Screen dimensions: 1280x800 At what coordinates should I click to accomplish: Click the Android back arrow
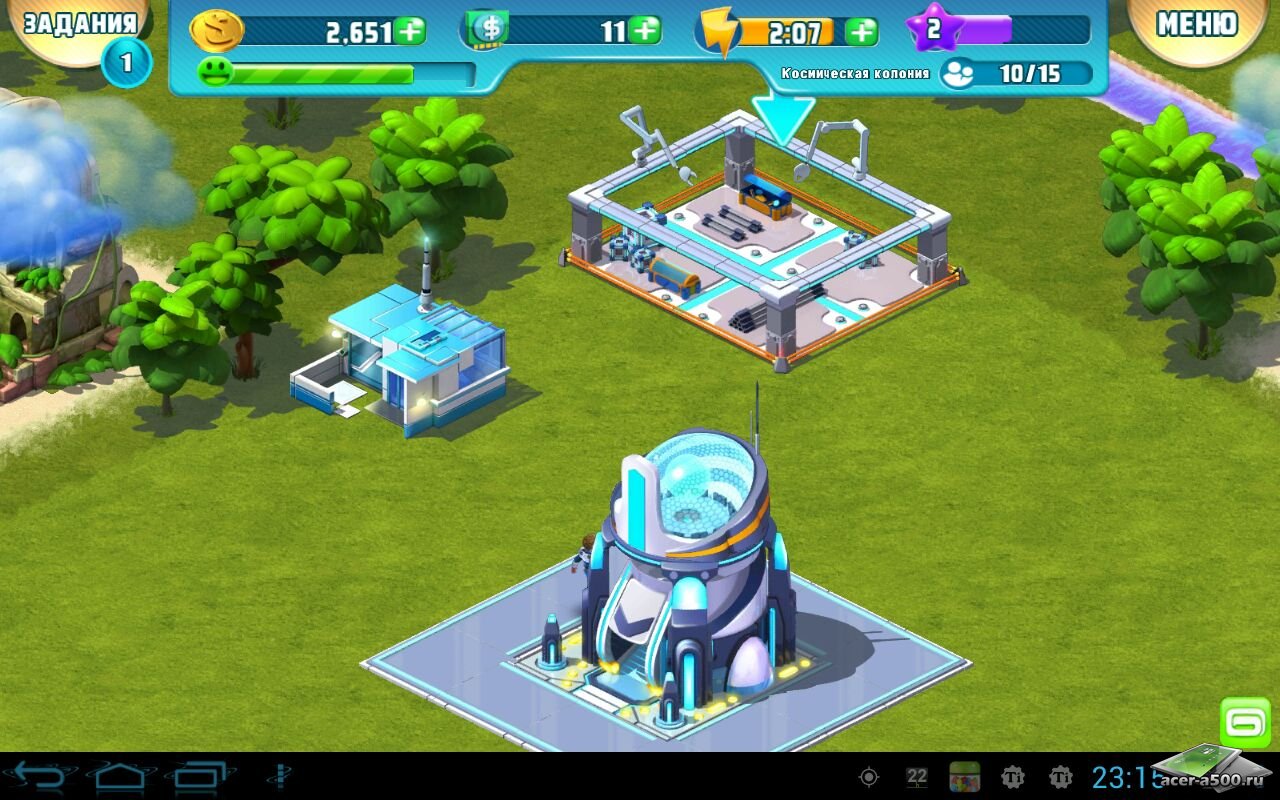(x=39, y=776)
